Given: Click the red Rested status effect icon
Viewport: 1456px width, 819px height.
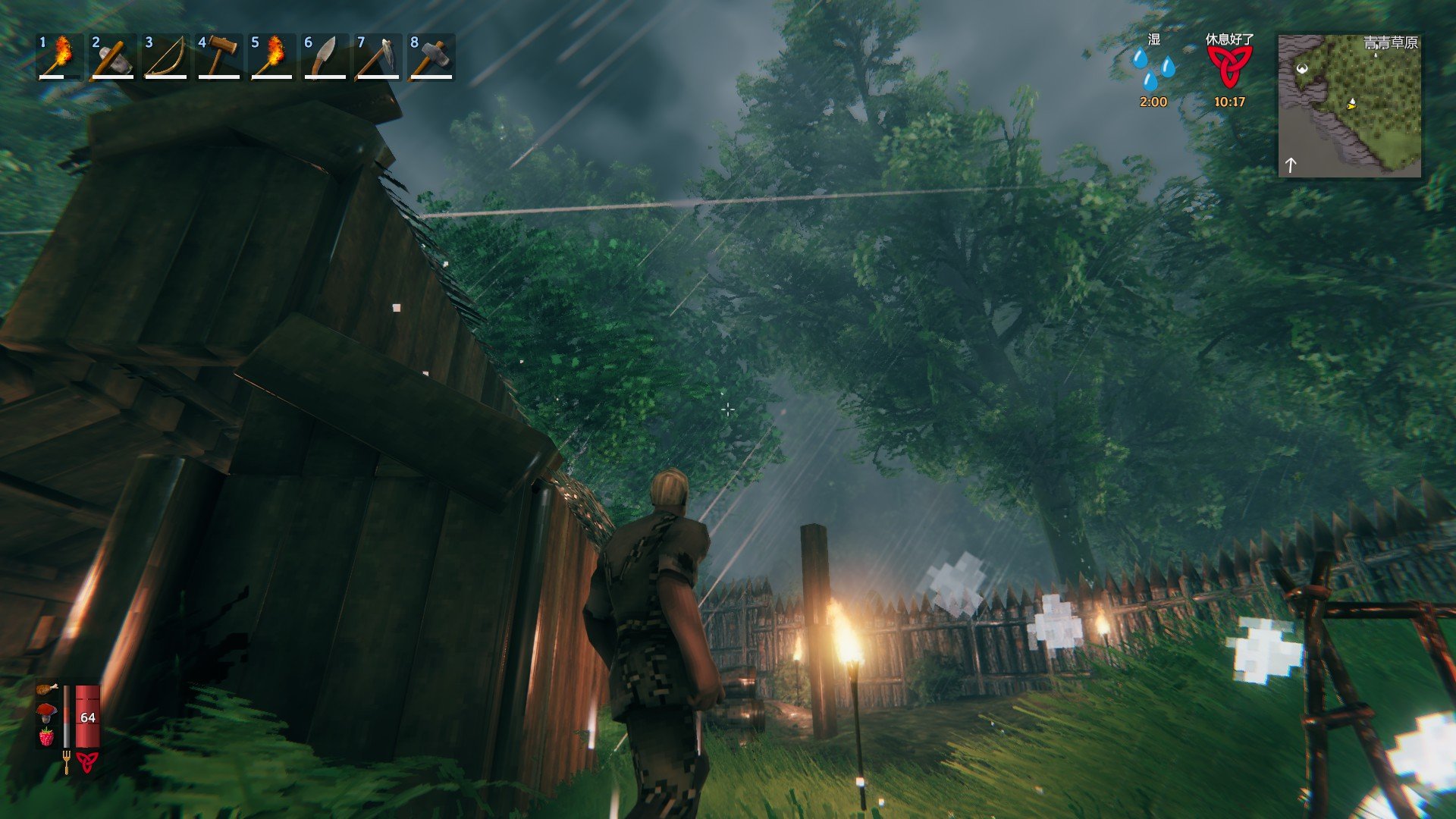Looking at the screenshot, I should pyautogui.click(x=1228, y=68).
